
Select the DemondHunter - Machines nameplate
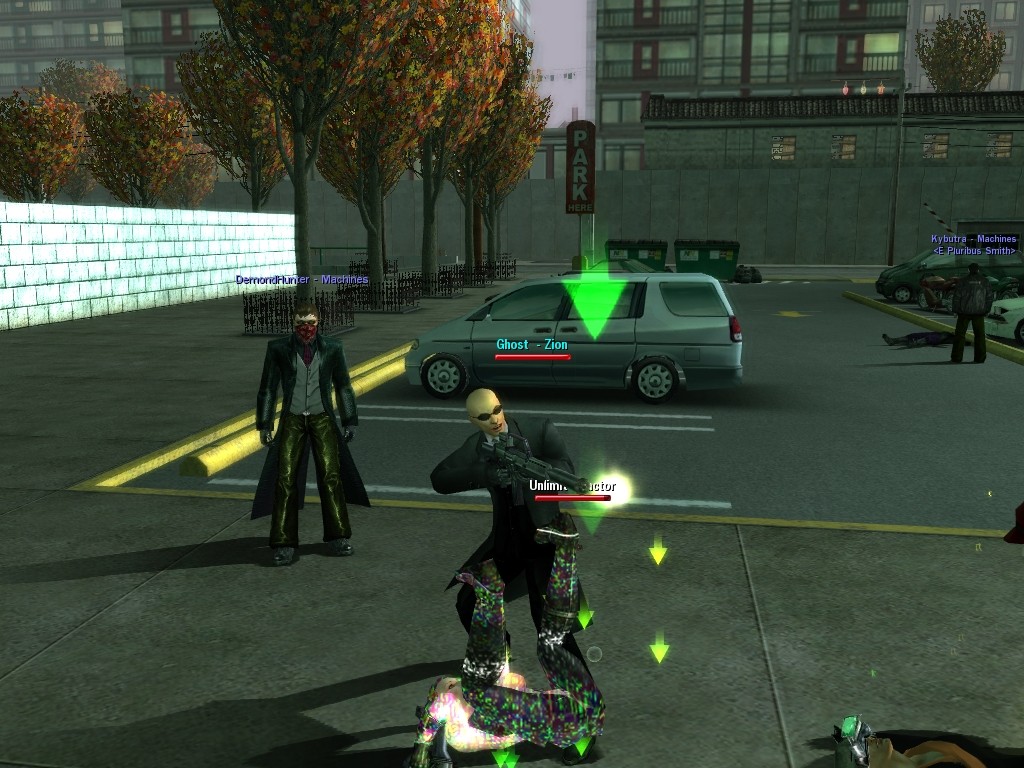[x=302, y=280]
